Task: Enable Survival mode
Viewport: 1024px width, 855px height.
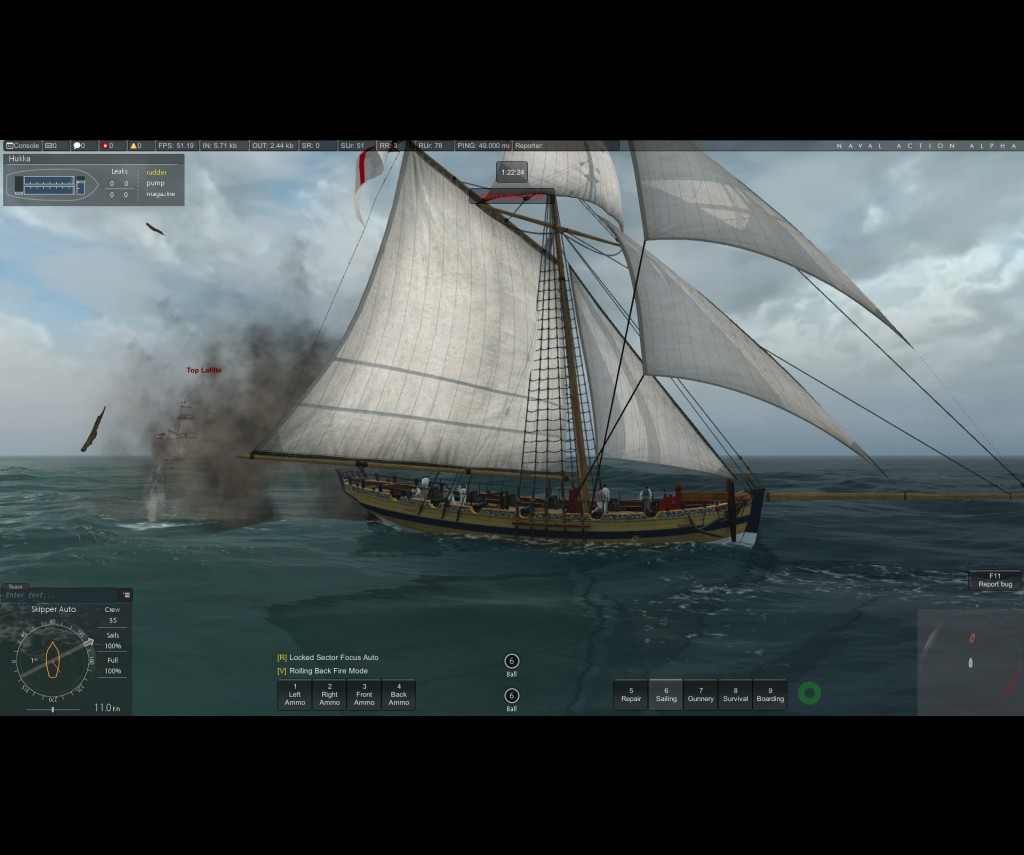Action: click(735, 694)
